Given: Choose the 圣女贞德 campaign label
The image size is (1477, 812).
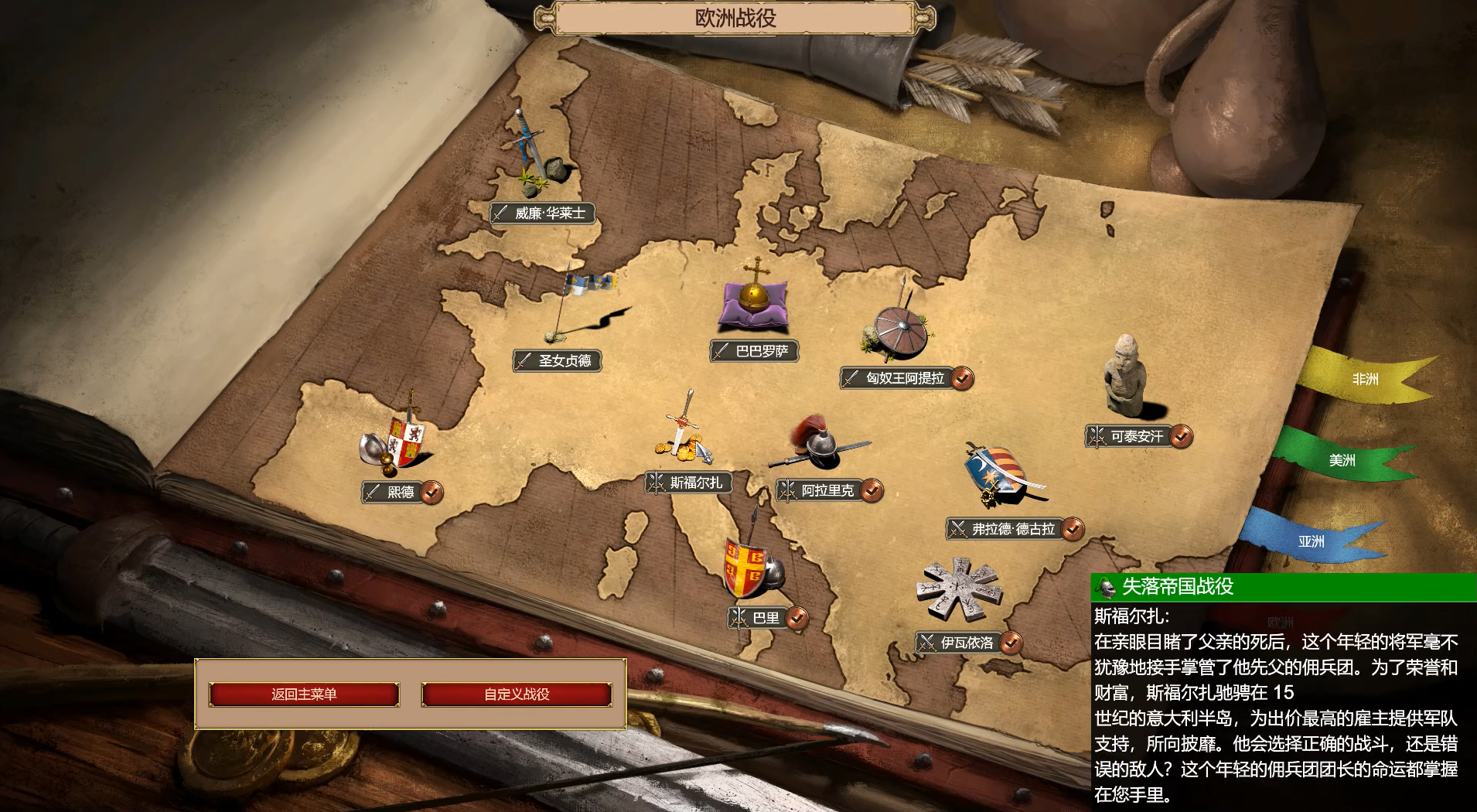Looking at the screenshot, I should (x=558, y=360).
